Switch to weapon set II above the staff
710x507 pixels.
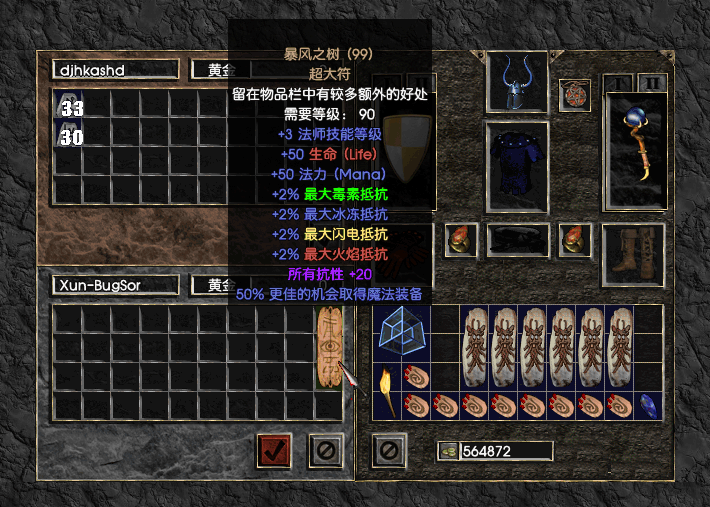point(652,82)
